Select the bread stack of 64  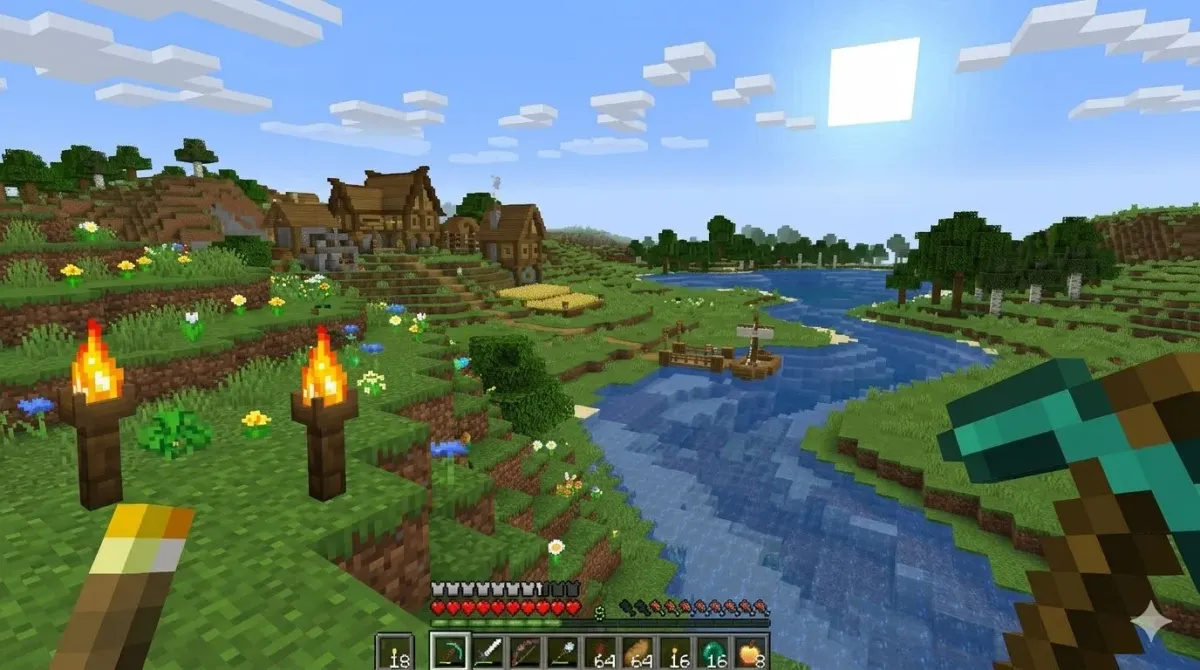coord(638,650)
